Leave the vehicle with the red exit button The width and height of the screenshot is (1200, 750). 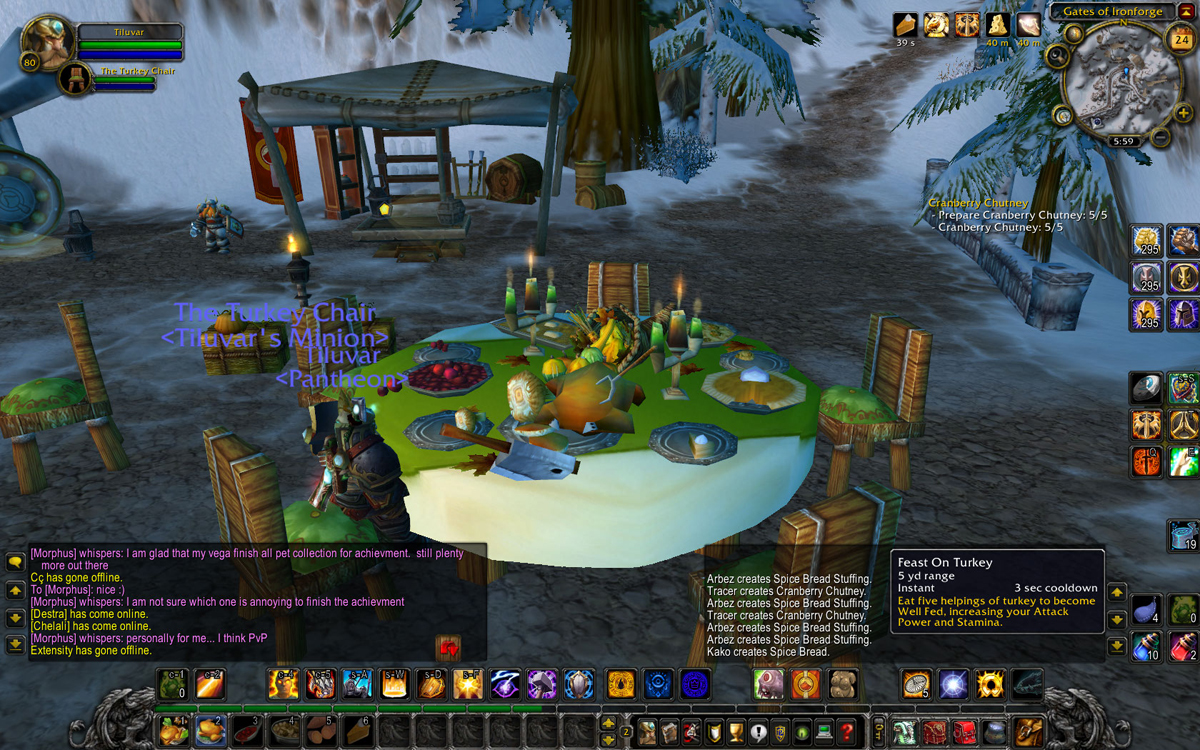449,649
